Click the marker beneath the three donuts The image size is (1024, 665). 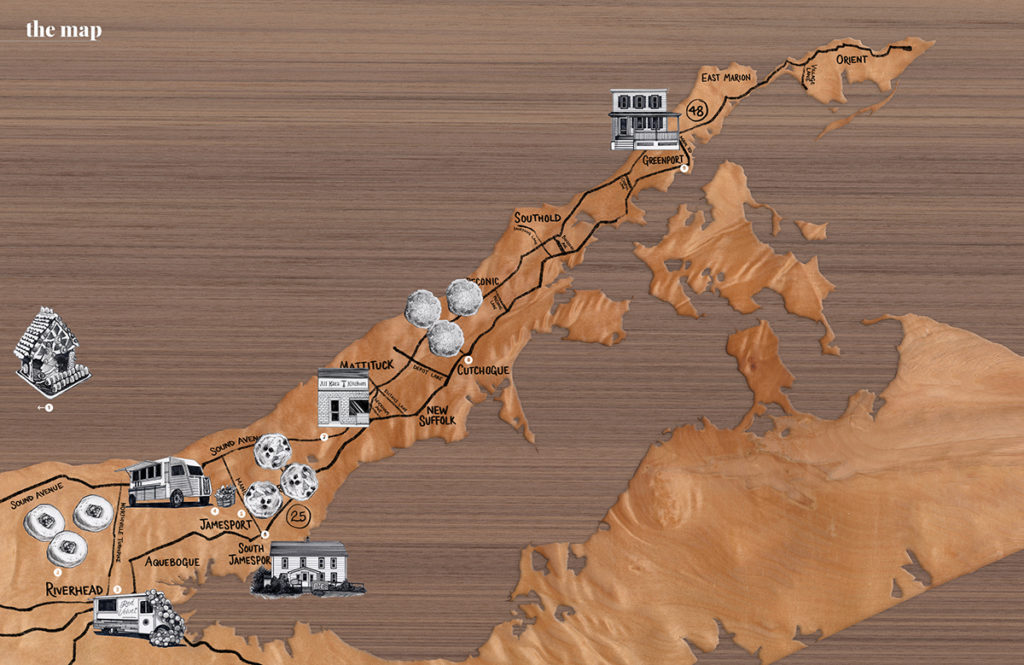(58, 573)
